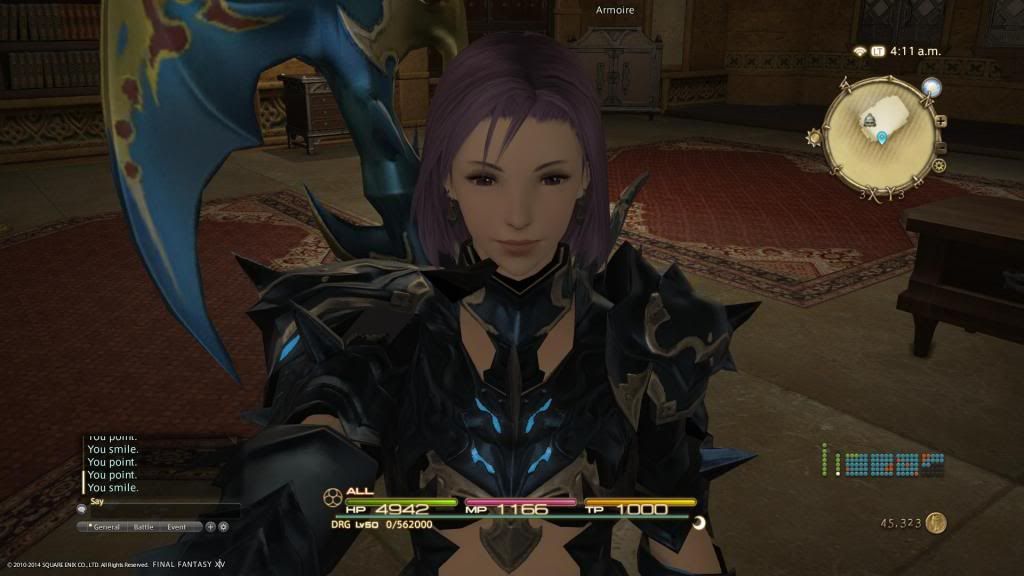Add a new chat log tab
Image resolution: width=1024 pixels, height=576 pixels.
click(210, 527)
